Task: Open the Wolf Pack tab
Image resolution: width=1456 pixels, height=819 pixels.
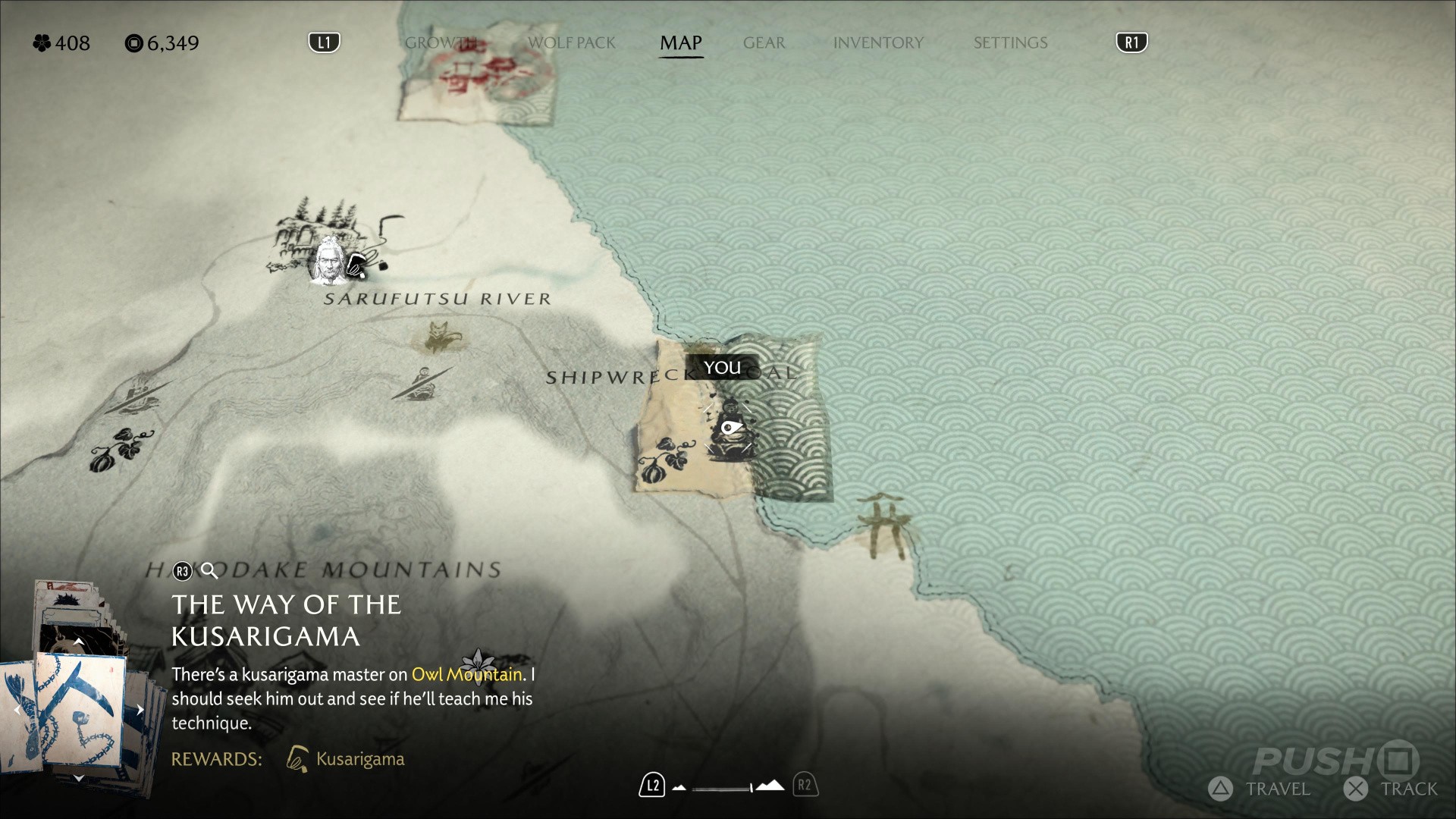Action: tap(571, 43)
